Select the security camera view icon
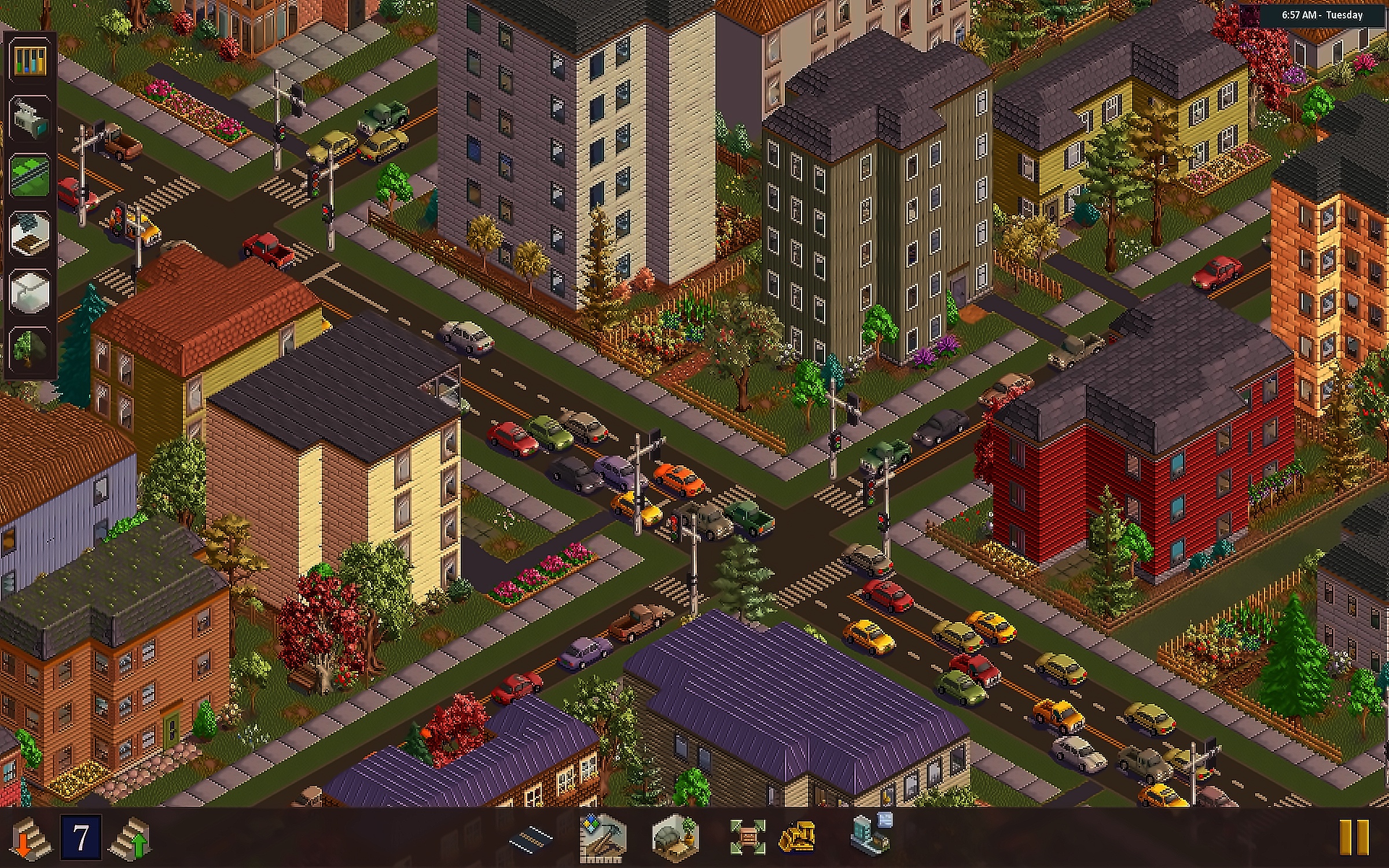This screenshot has height=868, width=1389. click(x=30, y=118)
